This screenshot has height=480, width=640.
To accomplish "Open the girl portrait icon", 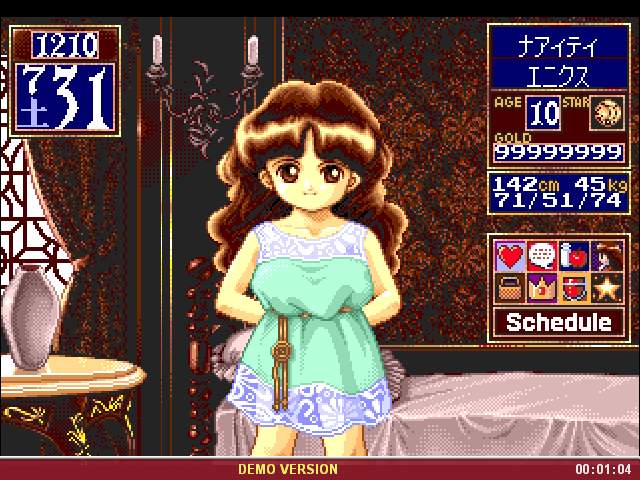I will tap(604, 257).
